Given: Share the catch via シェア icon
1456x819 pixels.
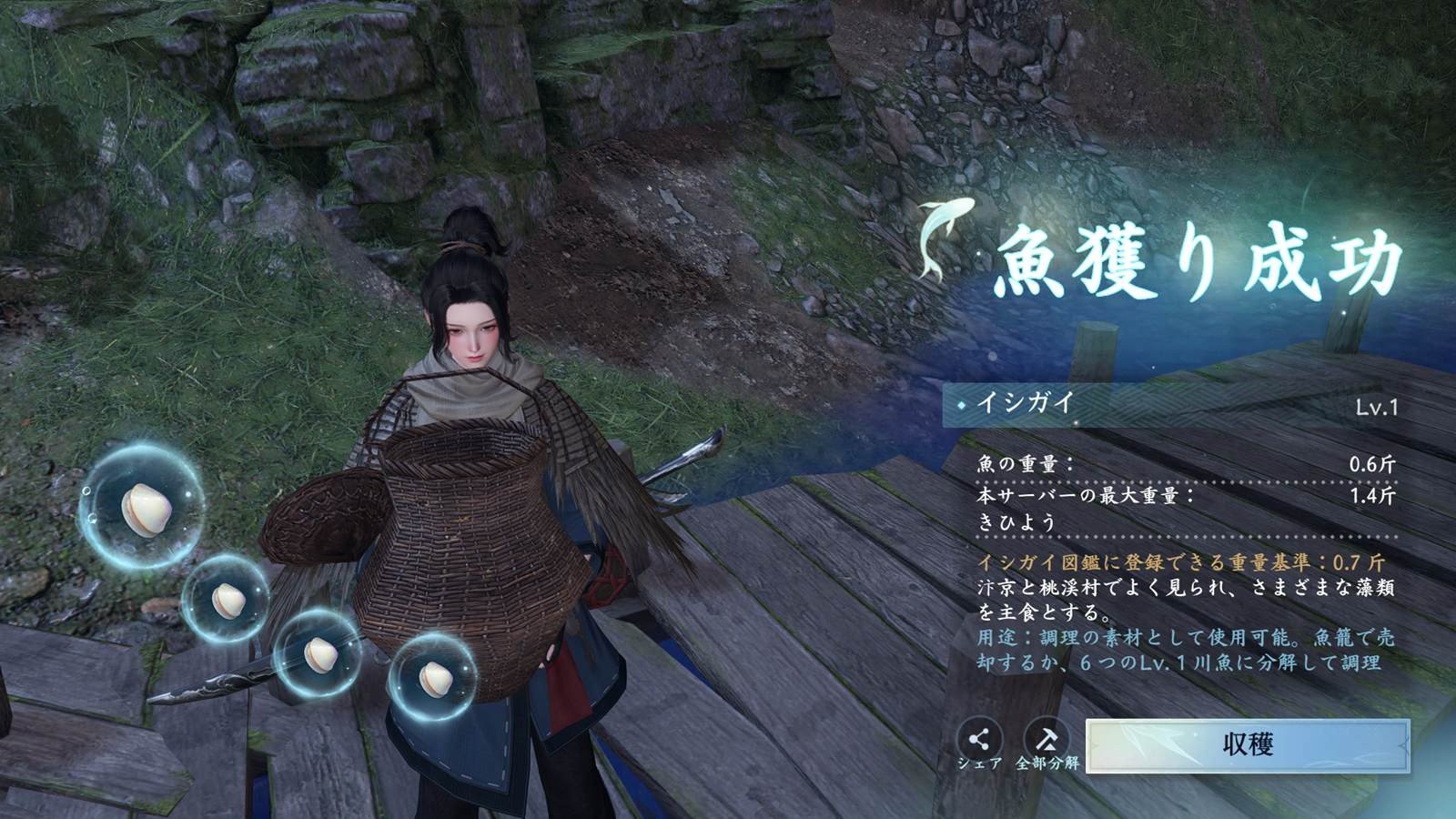Looking at the screenshot, I should point(980,739).
